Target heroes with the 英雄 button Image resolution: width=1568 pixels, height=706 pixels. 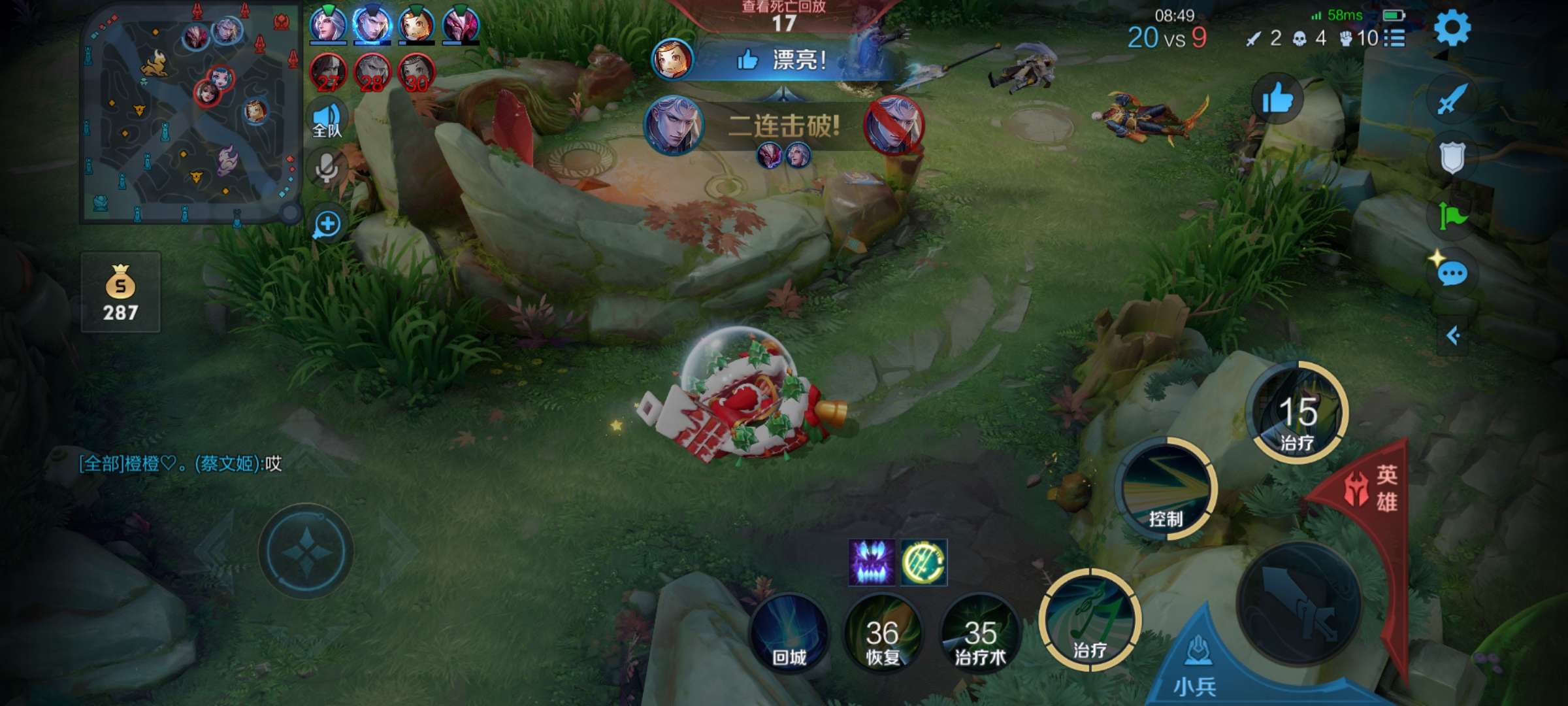point(1372,489)
